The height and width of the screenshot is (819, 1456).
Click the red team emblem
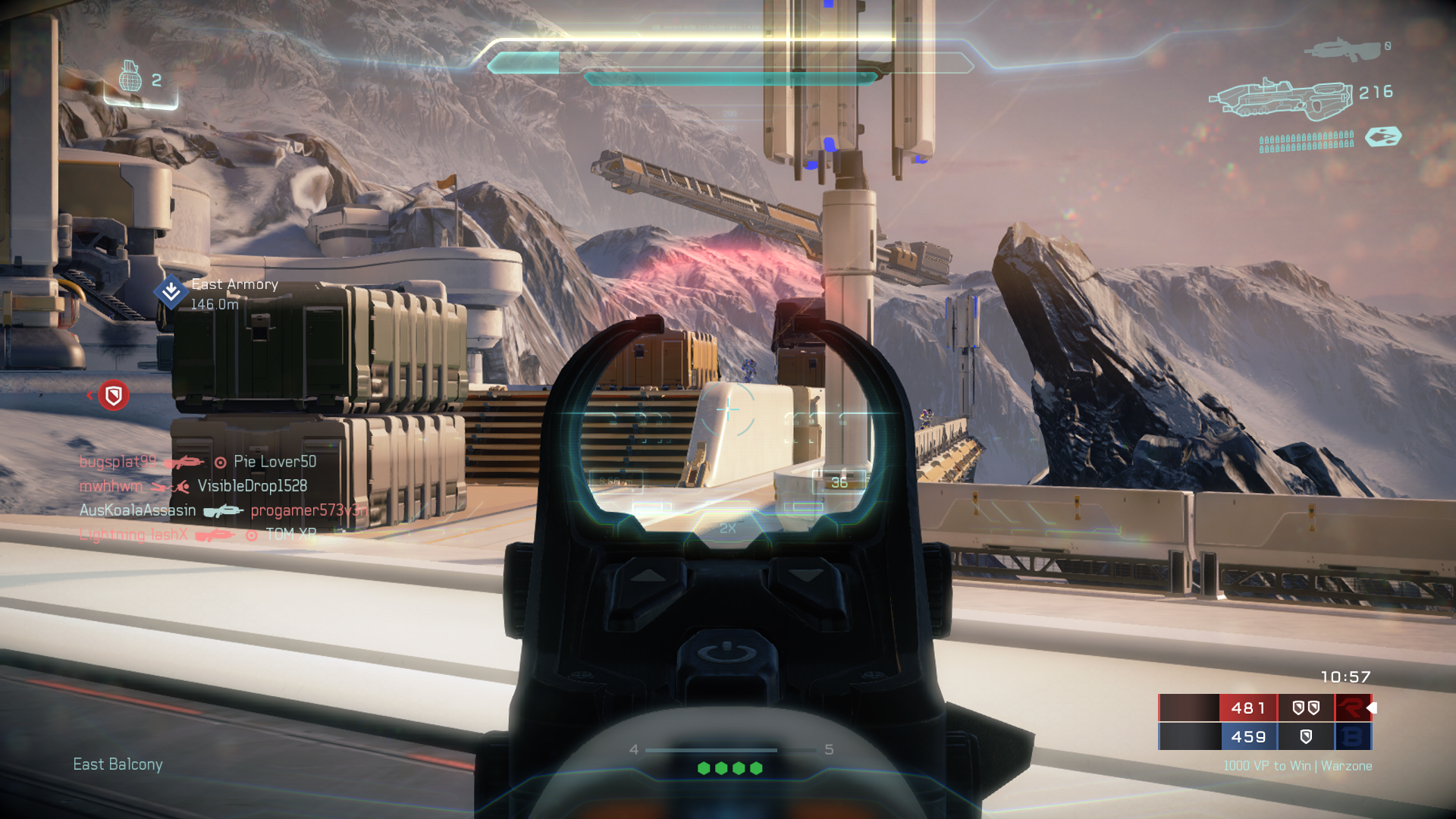pos(1352,708)
